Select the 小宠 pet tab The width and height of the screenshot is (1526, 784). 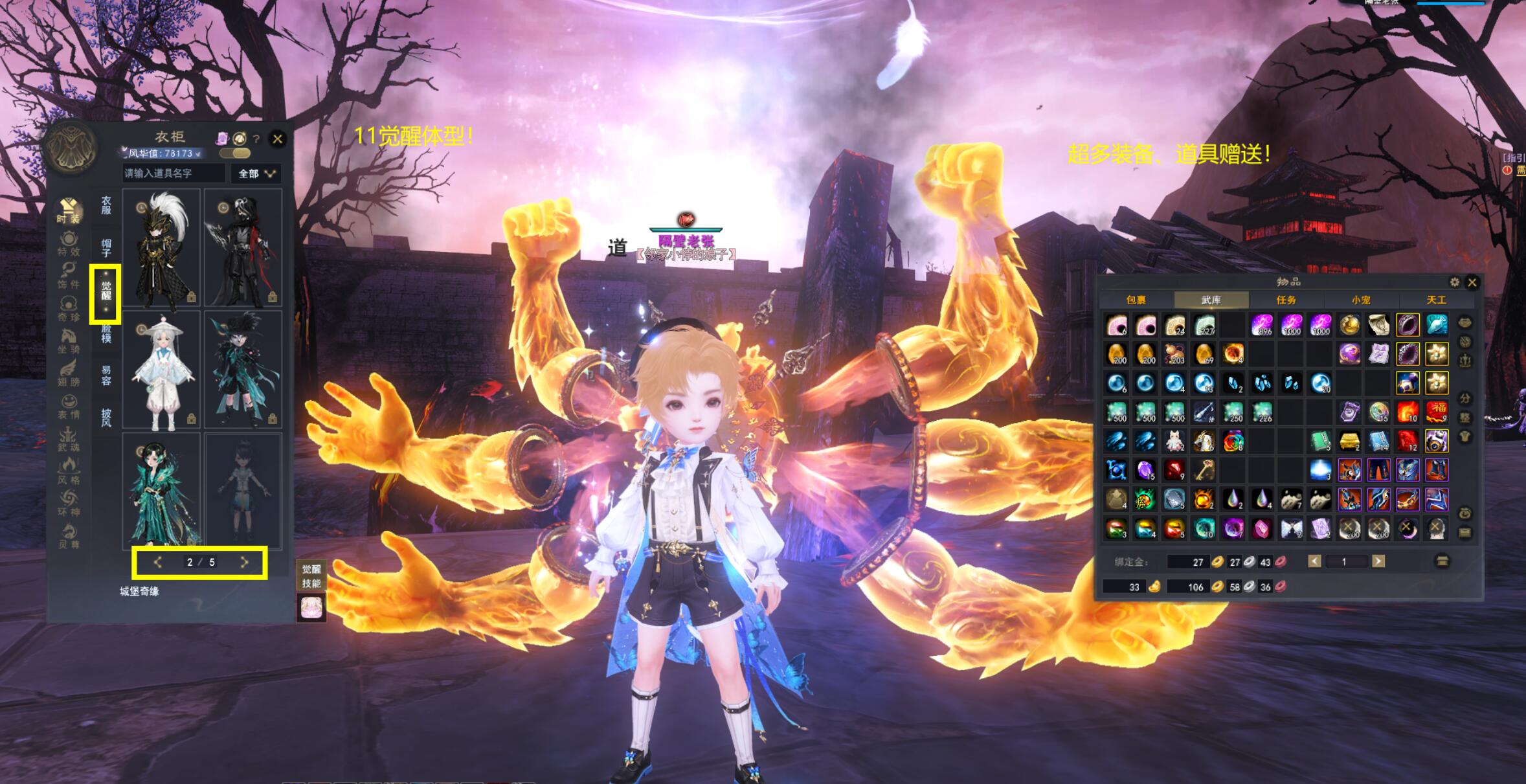click(x=1361, y=300)
